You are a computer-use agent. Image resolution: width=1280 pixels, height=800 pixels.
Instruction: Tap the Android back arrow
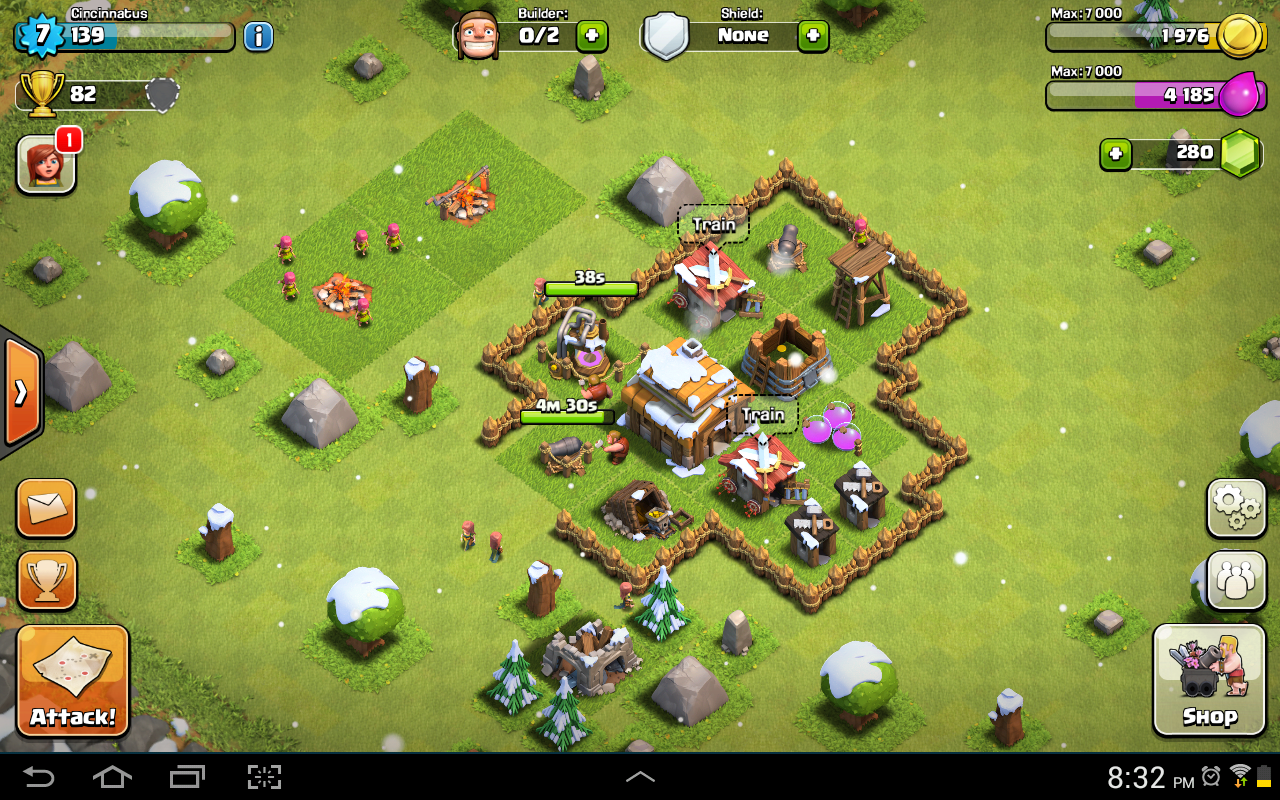pyautogui.click(x=40, y=777)
